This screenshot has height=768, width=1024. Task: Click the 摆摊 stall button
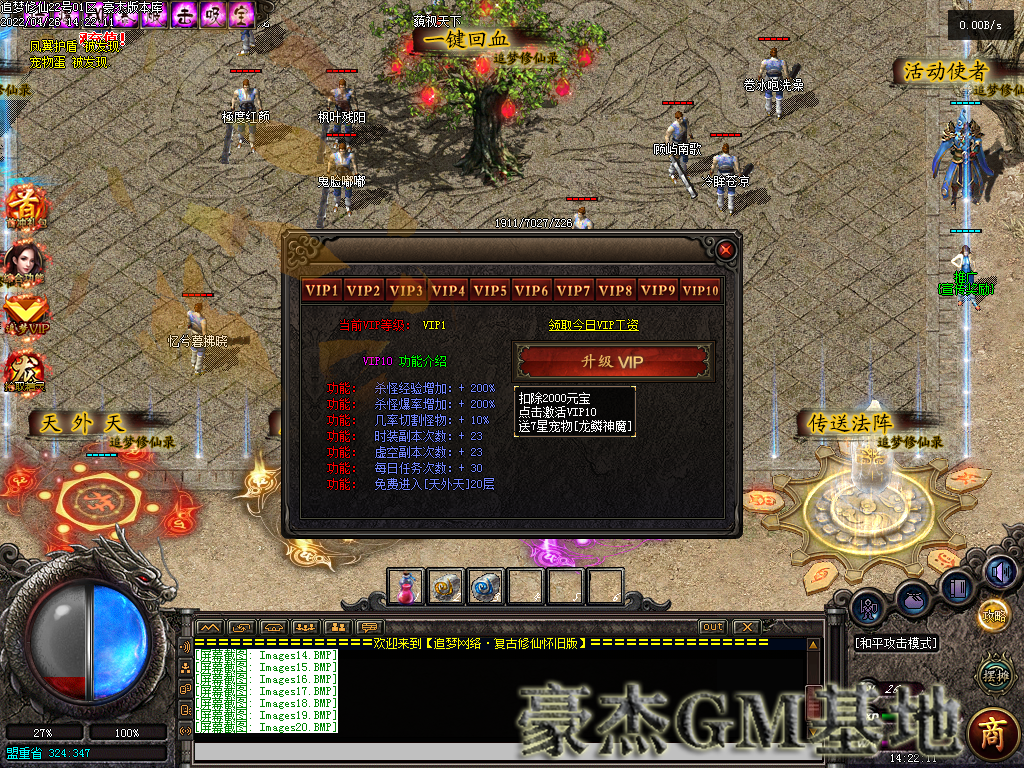click(x=994, y=675)
